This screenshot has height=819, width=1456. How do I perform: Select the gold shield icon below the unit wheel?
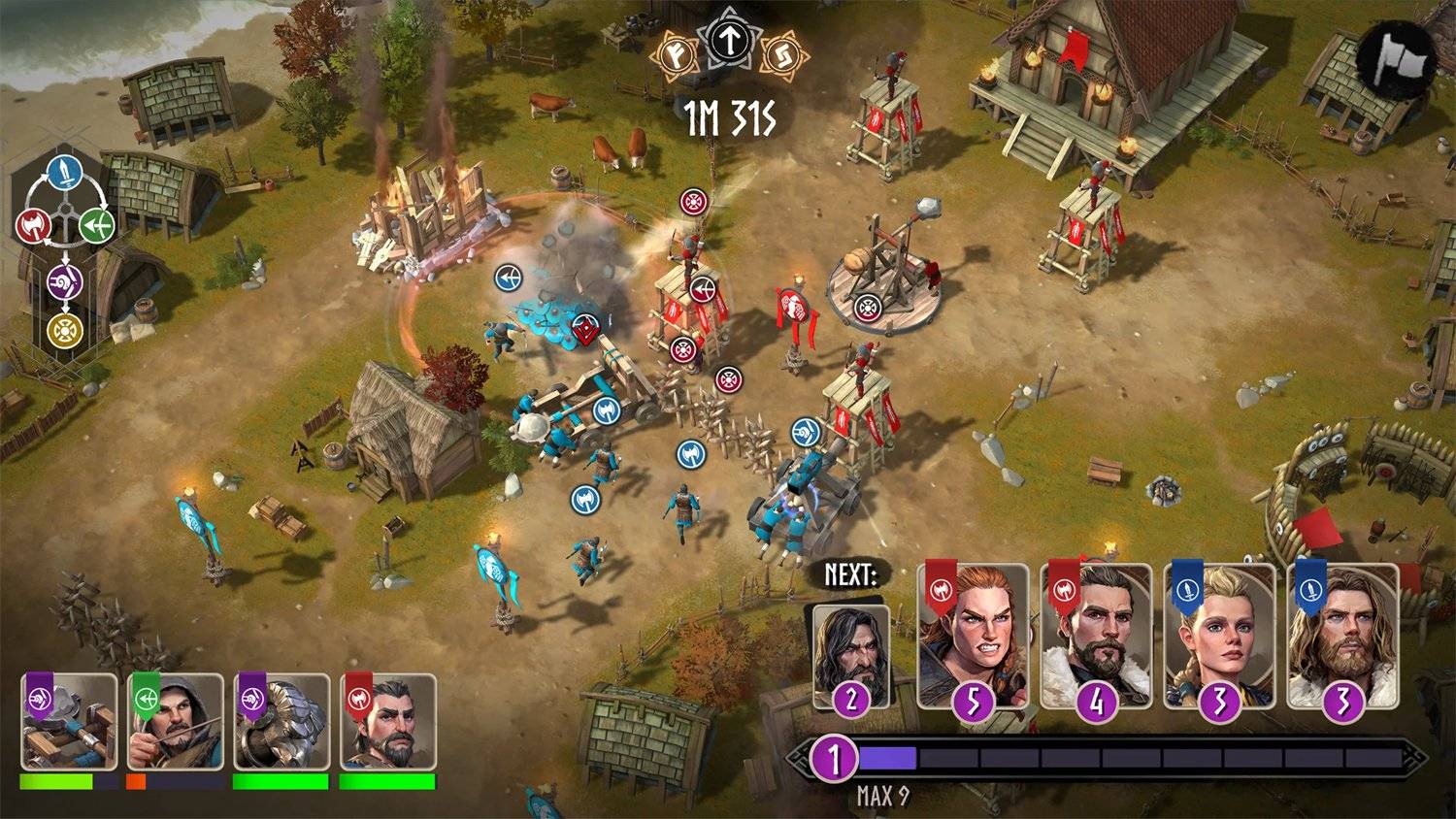[65, 329]
